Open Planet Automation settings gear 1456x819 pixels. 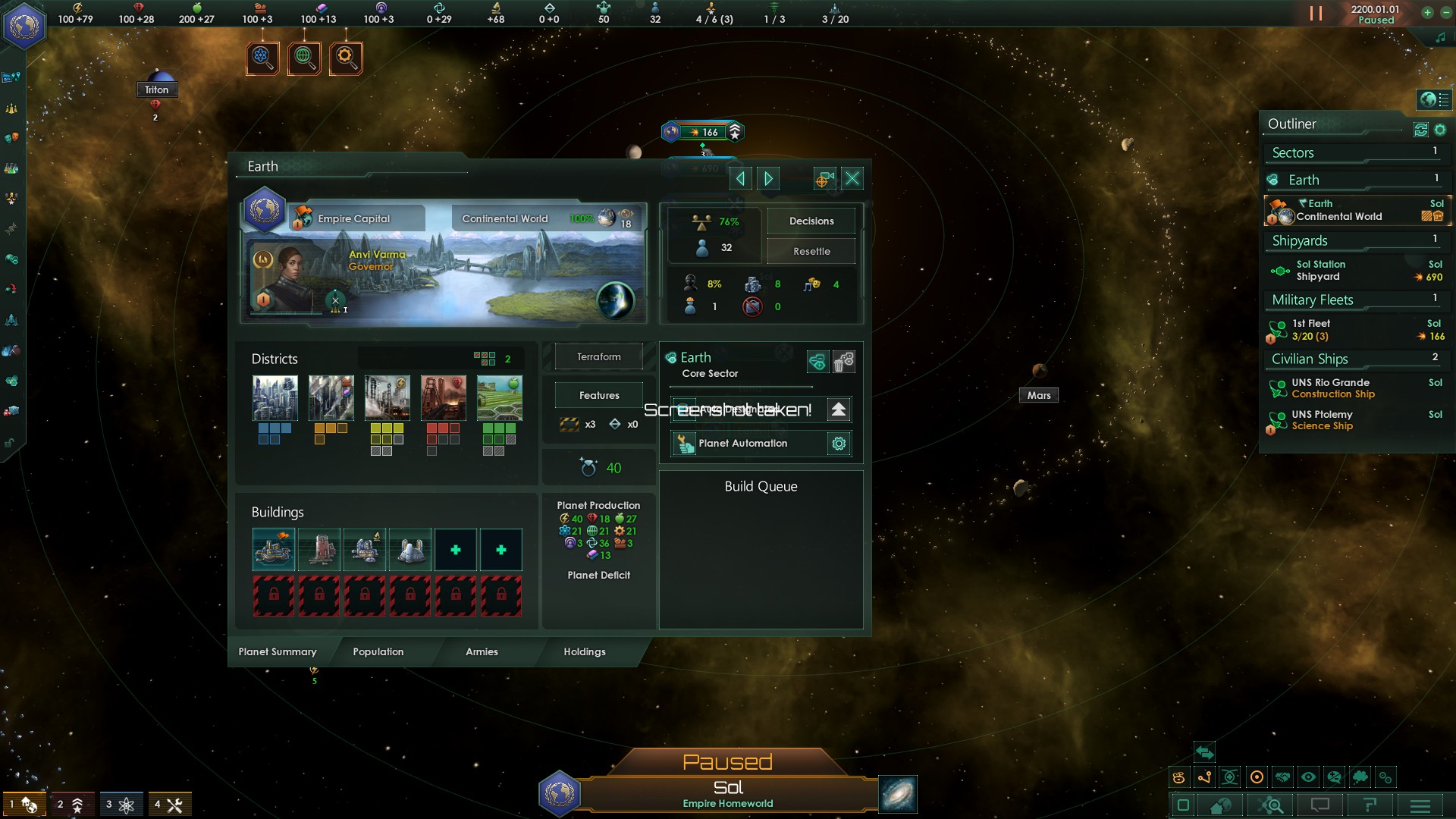pos(839,444)
